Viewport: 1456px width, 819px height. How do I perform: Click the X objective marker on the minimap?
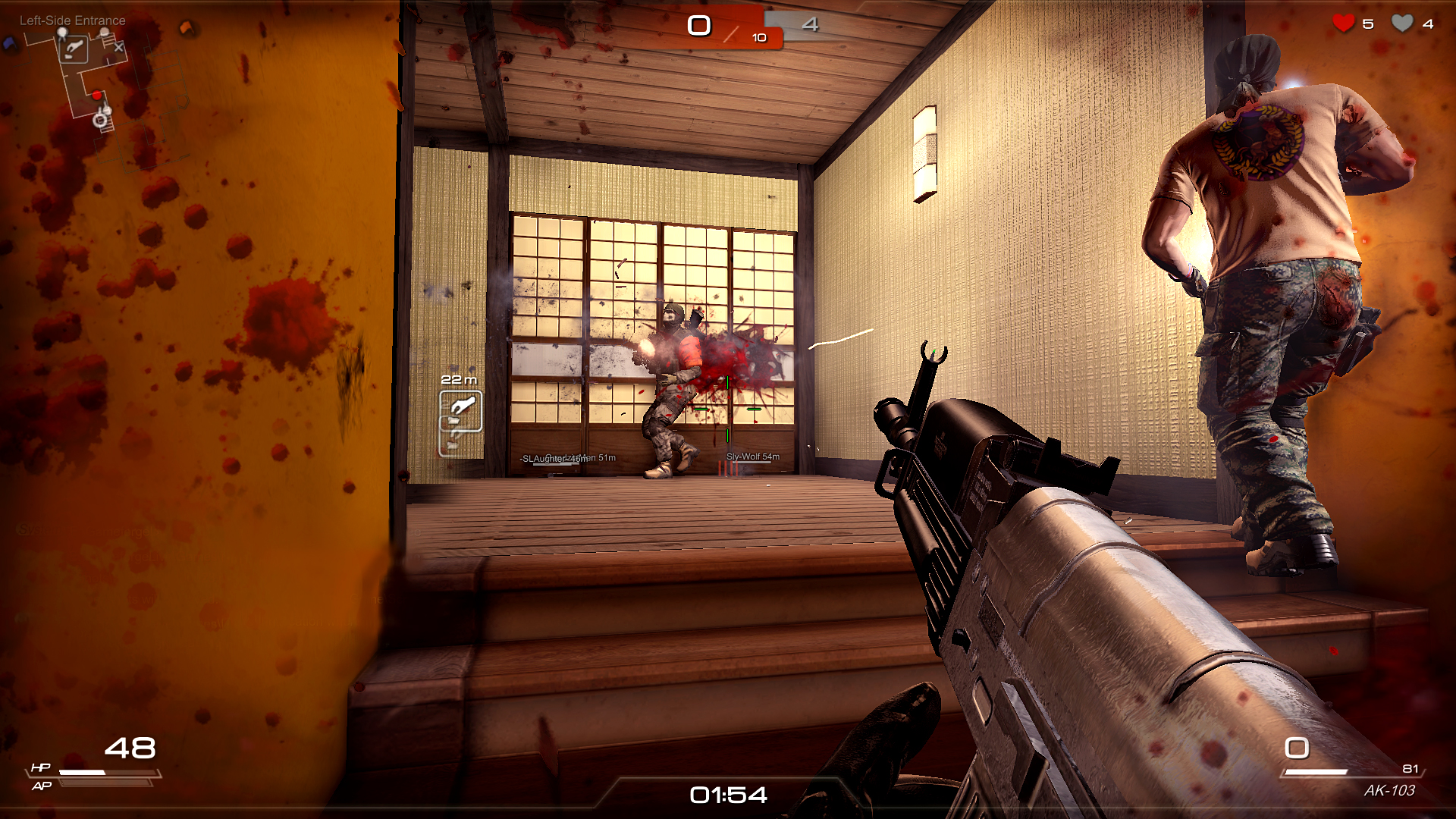[x=118, y=47]
